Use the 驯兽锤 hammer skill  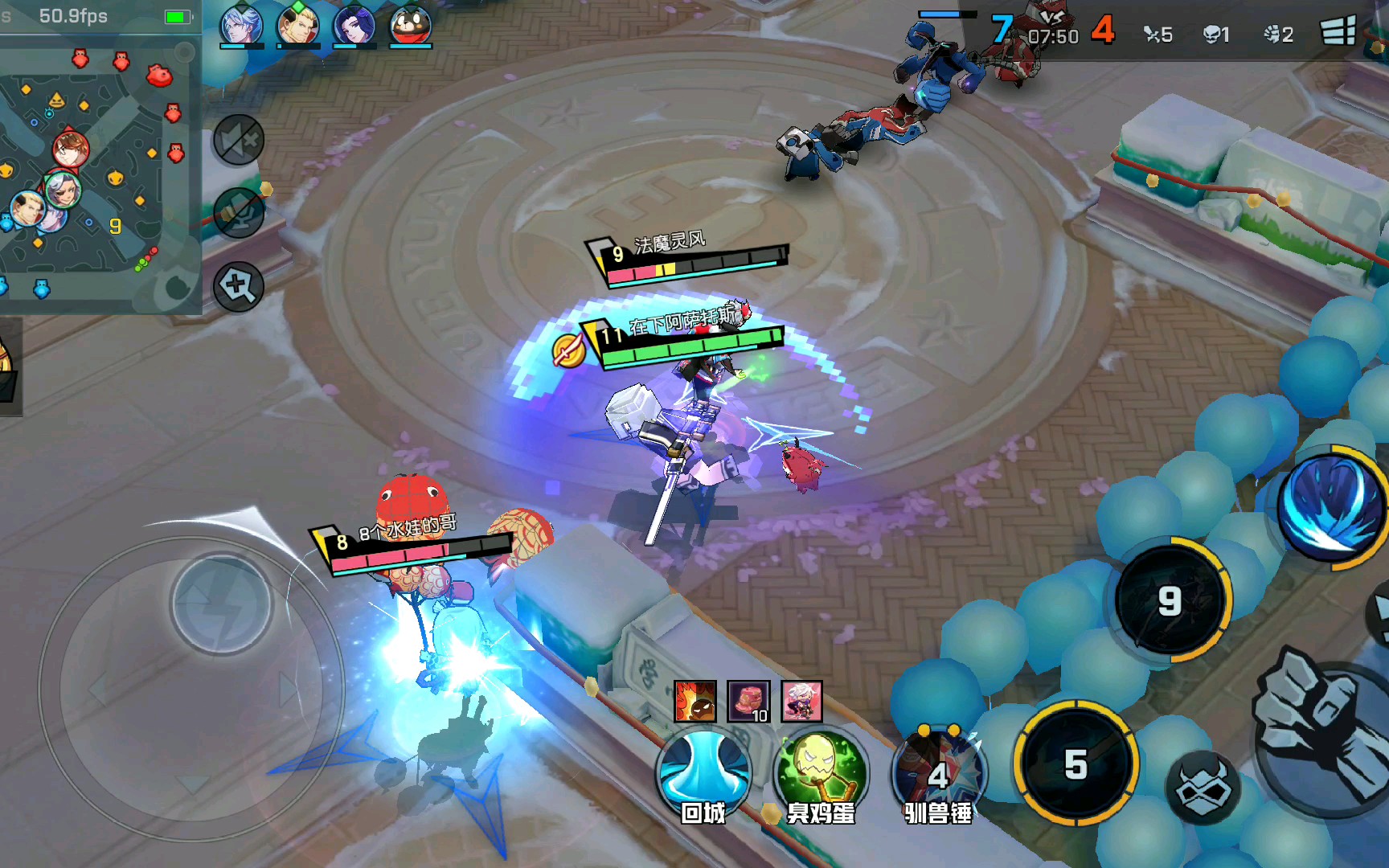point(938,772)
